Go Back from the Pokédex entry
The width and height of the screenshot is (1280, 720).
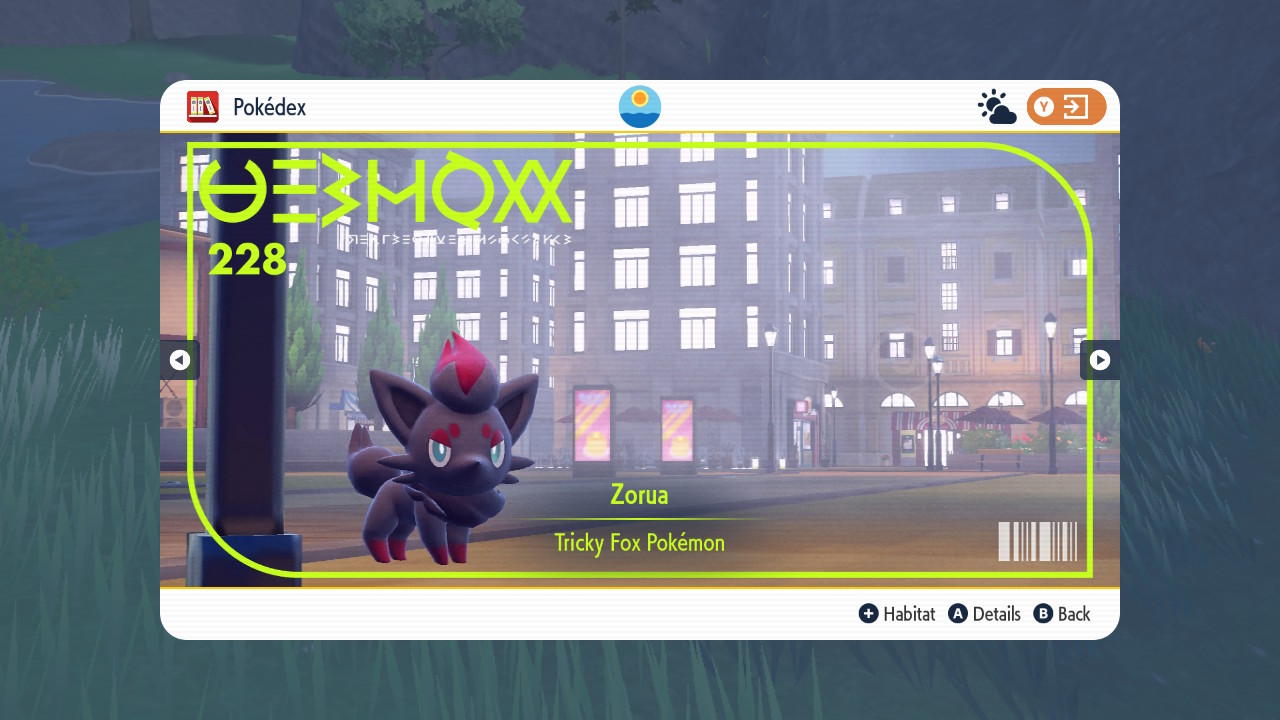click(x=1062, y=613)
